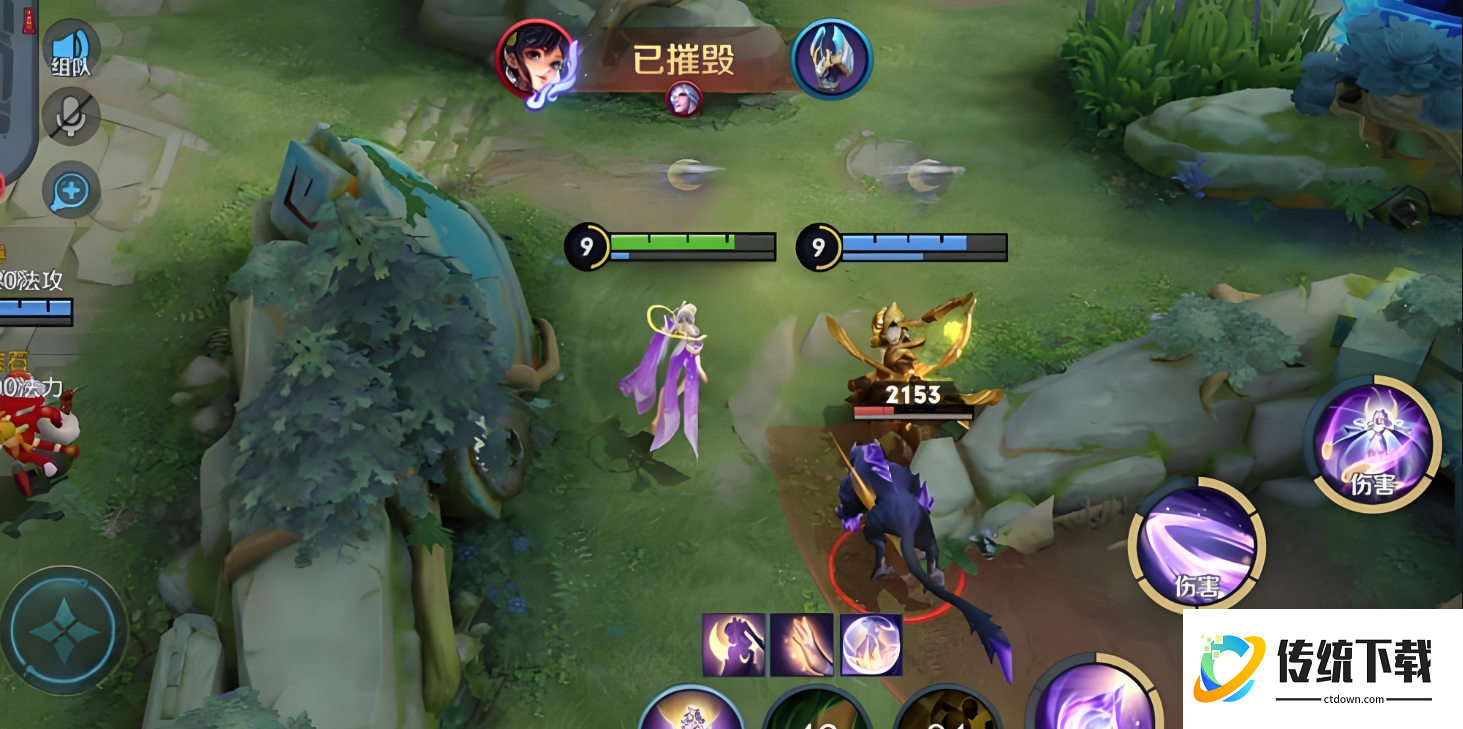This screenshot has width=1463, height=729.
Task: Toggle the 组队 team voice speaker
Action: tap(71, 50)
